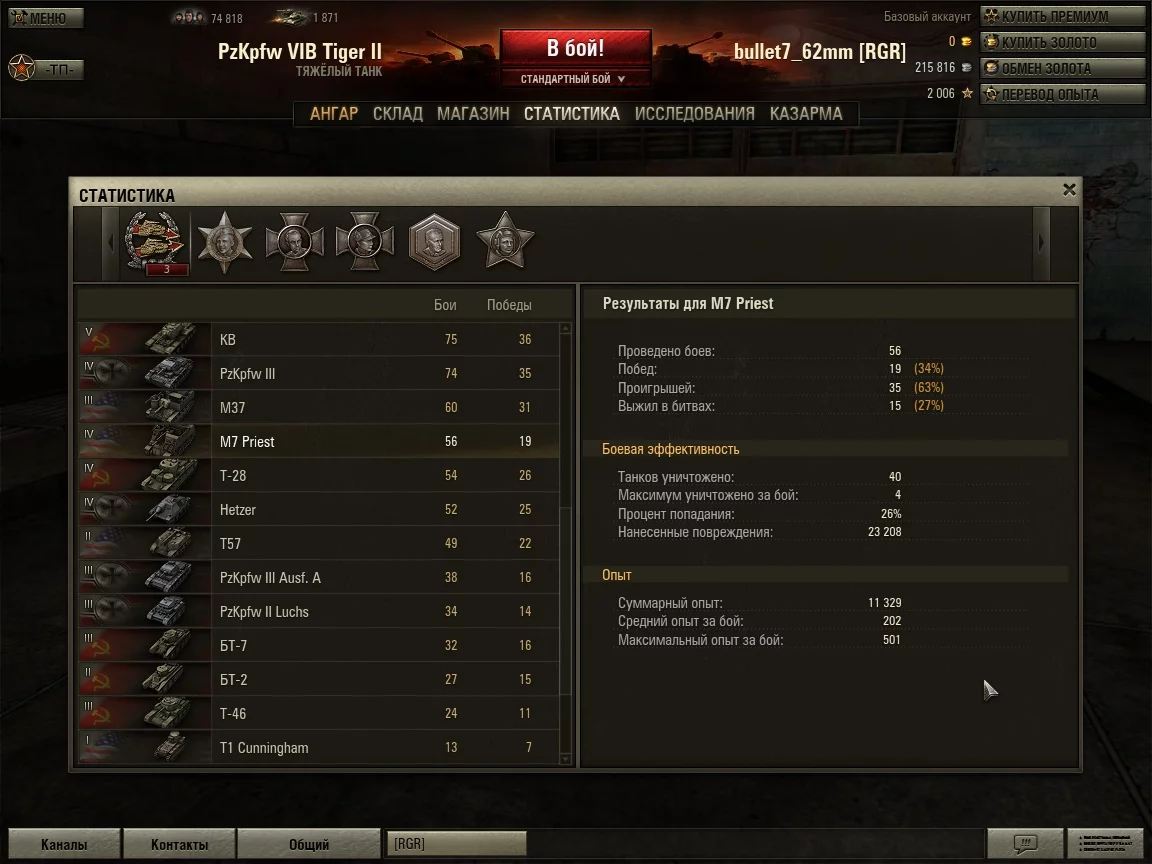Screen dimensions: 1152x864
Task: Switch to the АНГАР tab
Action: tap(333, 114)
